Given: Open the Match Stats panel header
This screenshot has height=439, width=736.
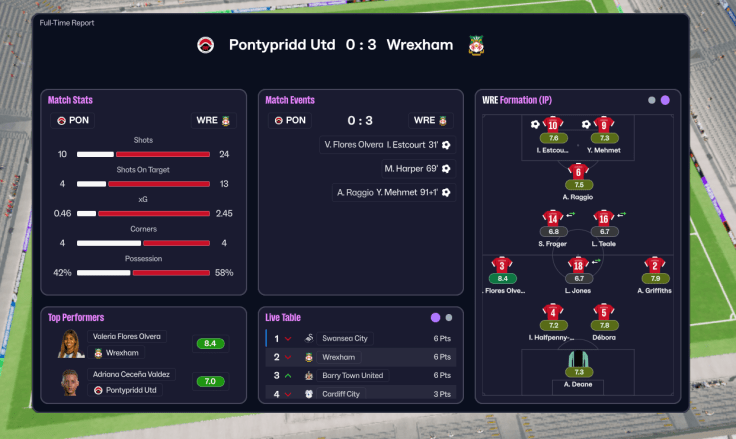Looking at the screenshot, I should pyautogui.click(x=70, y=100).
